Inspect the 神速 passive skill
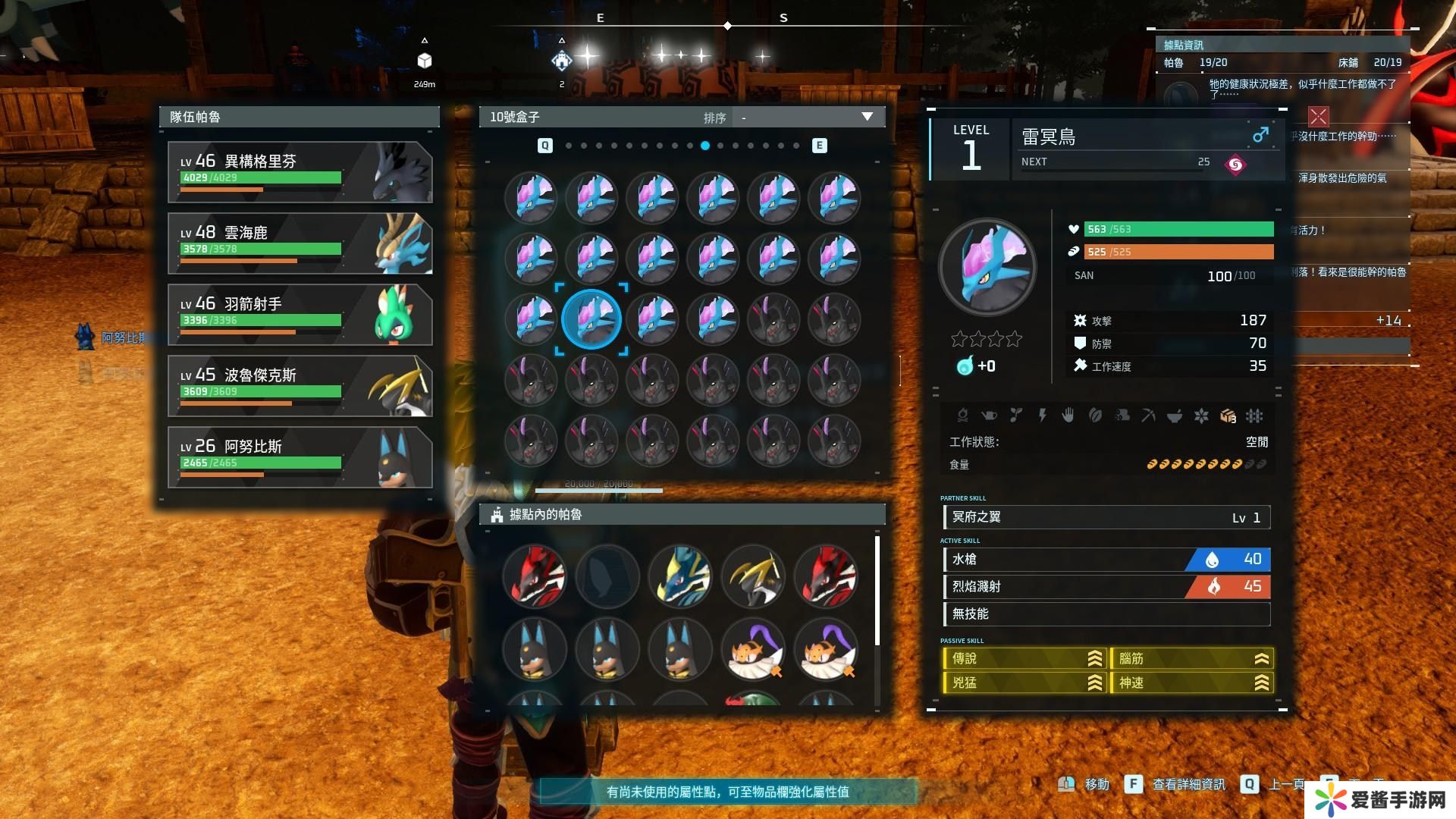The image size is (1456, 819). [1191, 683]
